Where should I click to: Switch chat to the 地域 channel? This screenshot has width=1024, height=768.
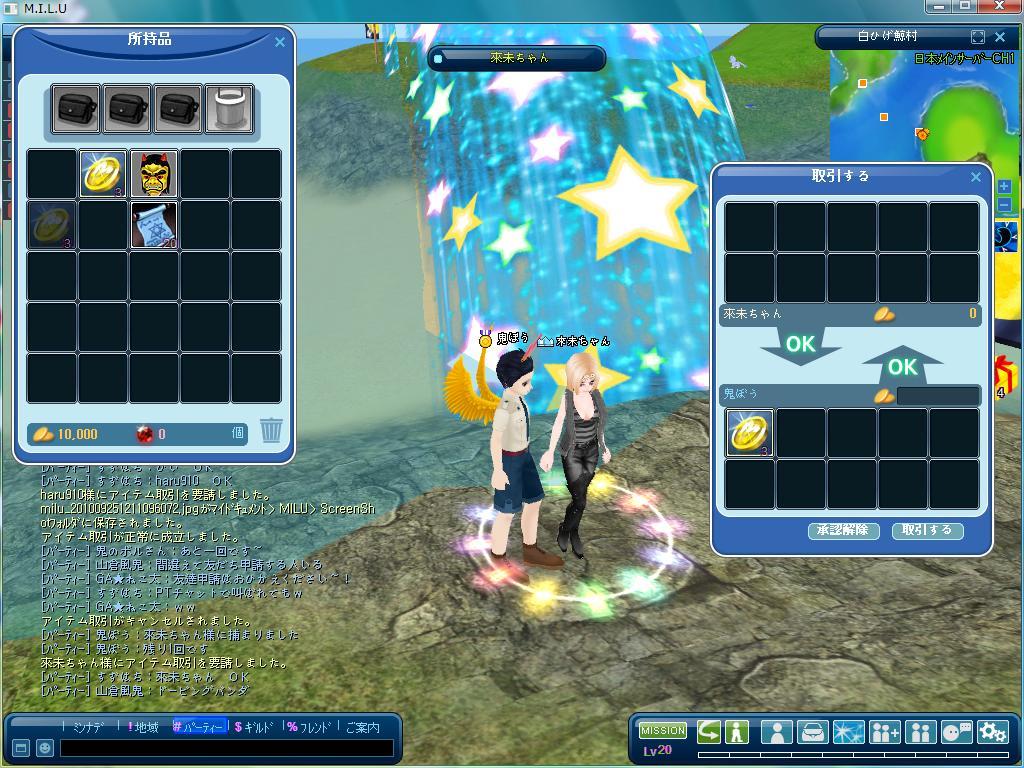pos(142,728)
